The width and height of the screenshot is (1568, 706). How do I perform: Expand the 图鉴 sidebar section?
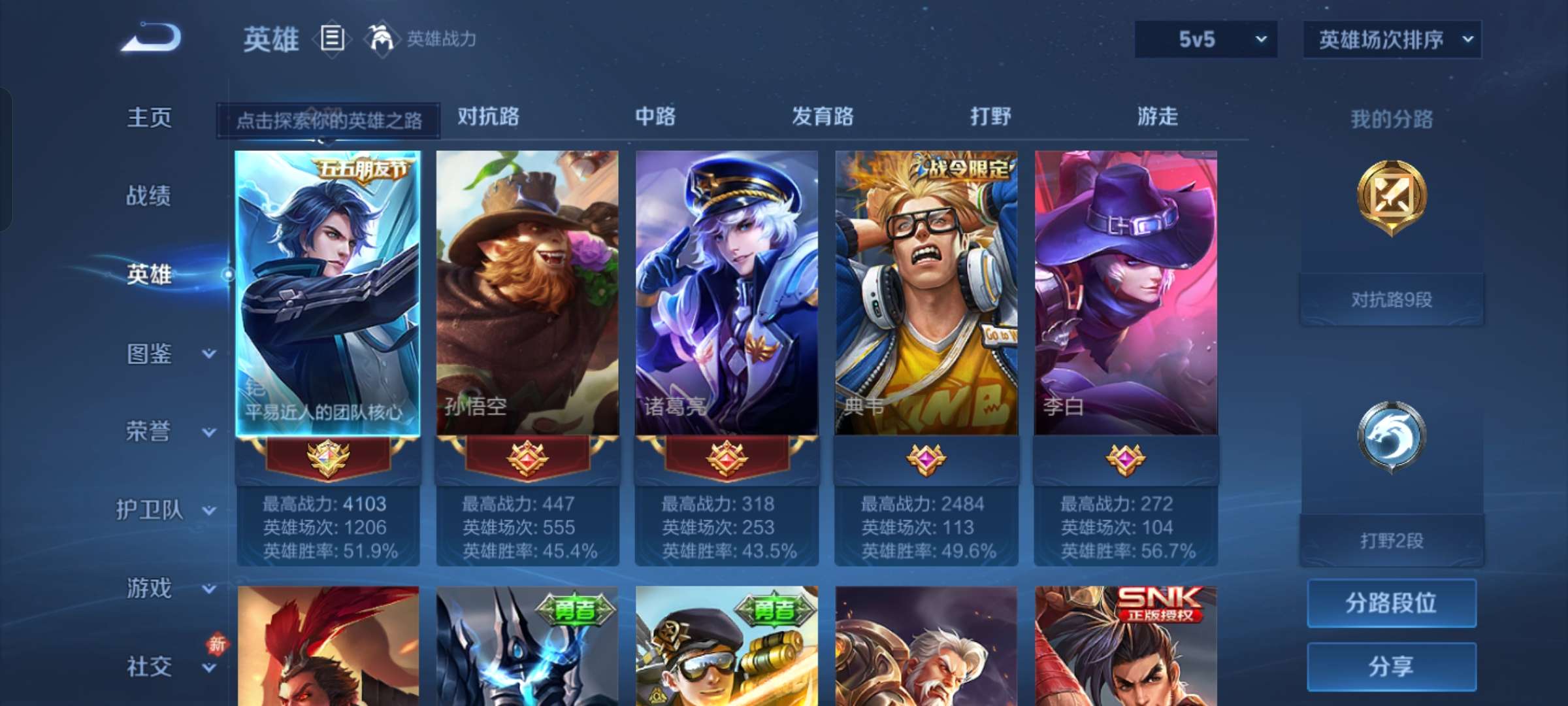point(150,353)
